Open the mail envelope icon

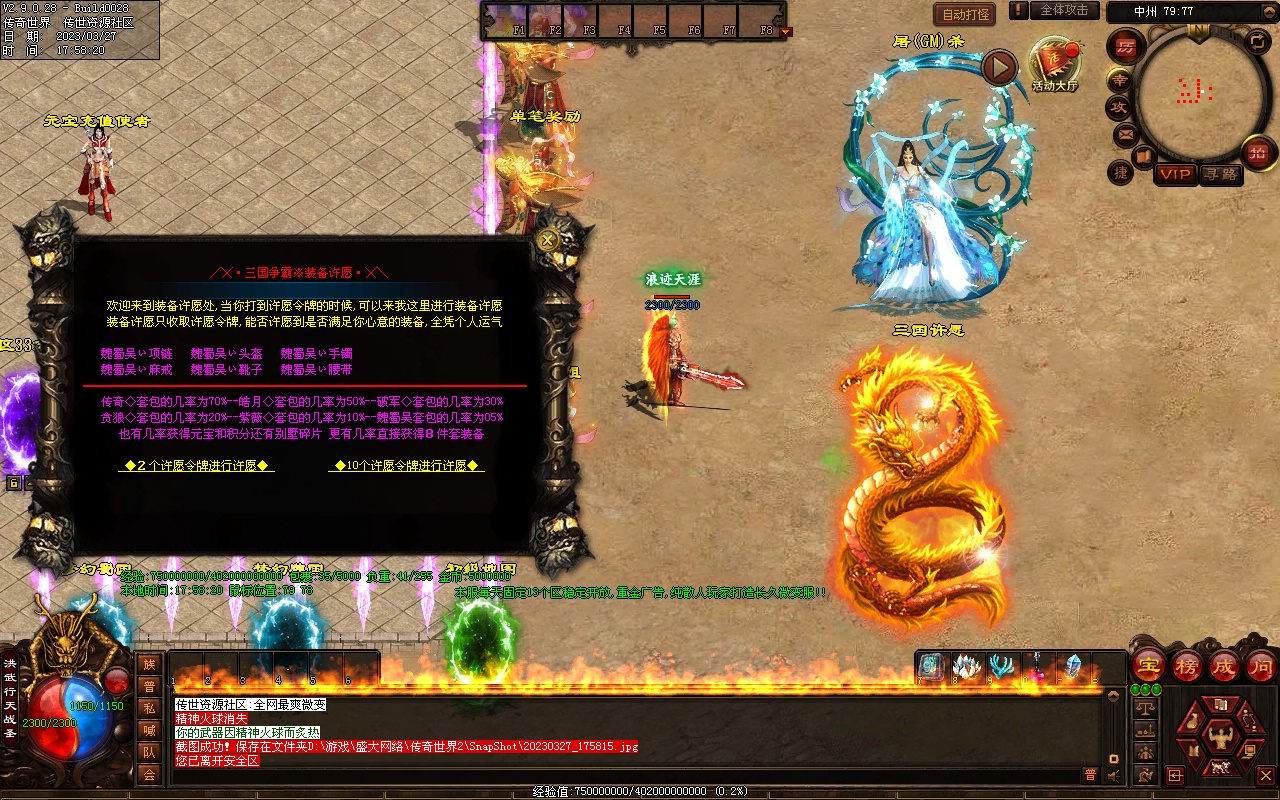click(x=1126, y=133)
